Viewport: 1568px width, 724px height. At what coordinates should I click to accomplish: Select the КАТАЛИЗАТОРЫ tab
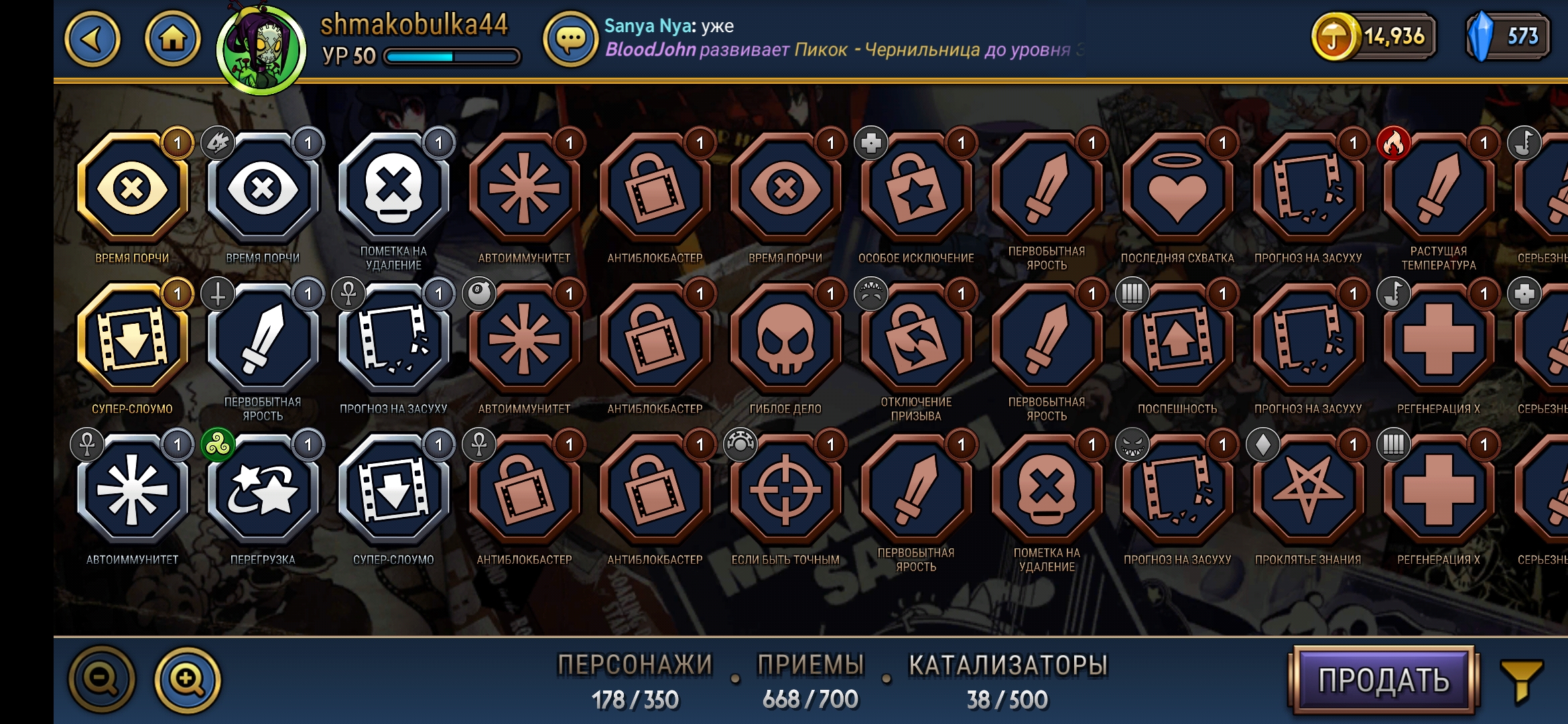pos(1007,680)
